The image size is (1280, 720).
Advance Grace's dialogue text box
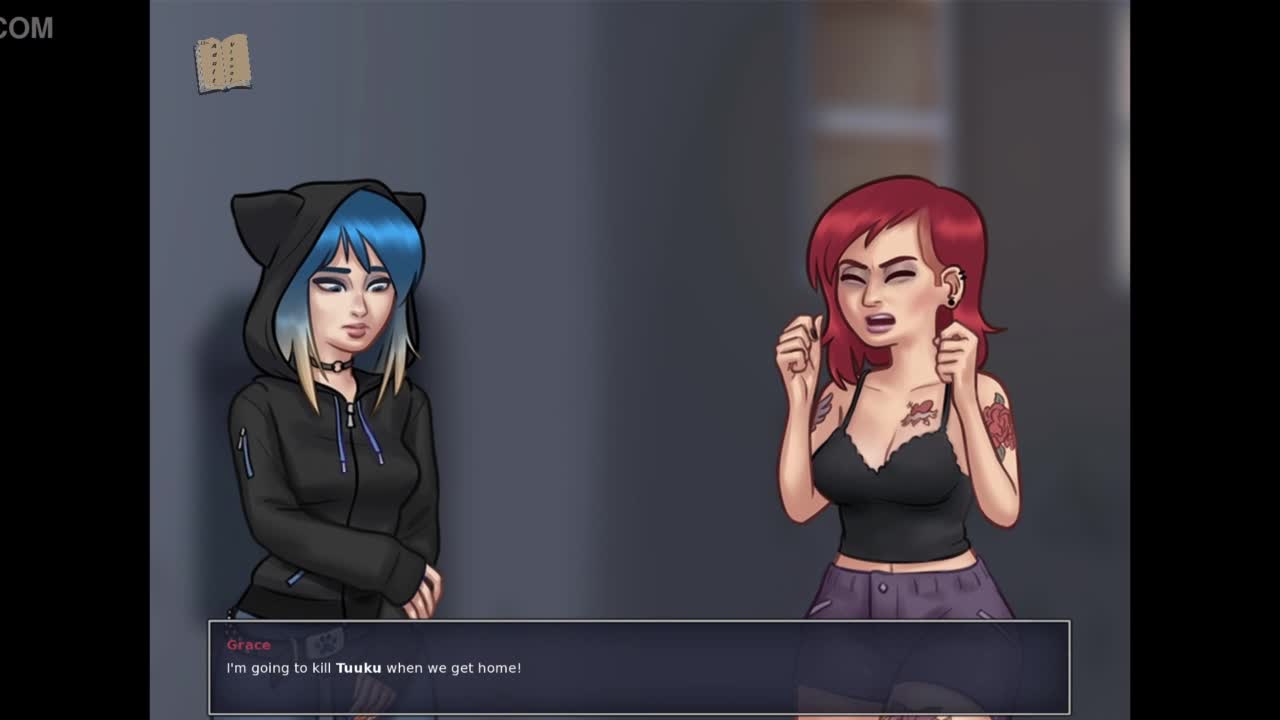tap(638, 667)
